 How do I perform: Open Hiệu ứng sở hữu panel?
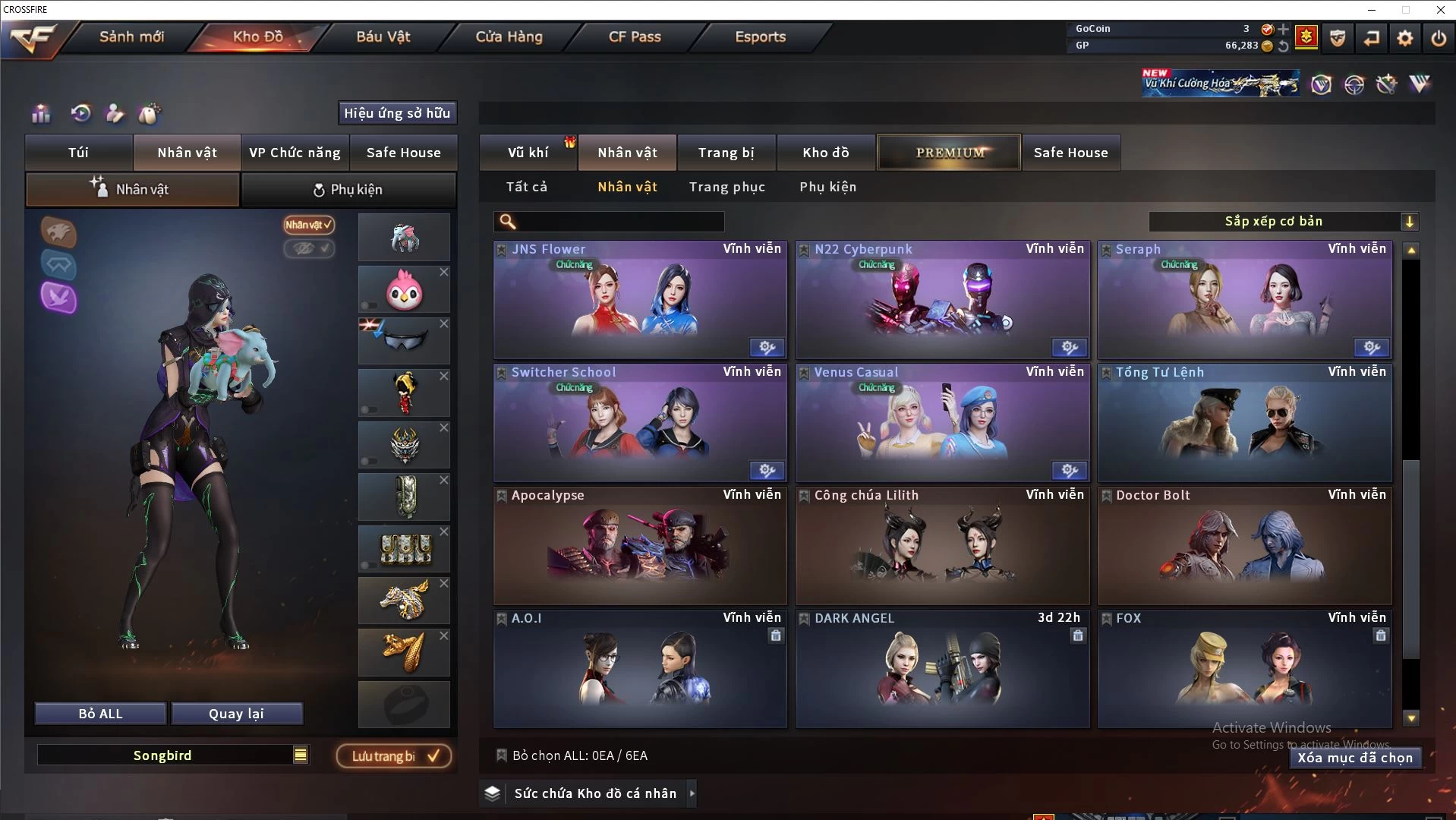pyautogui.click(x=397, y=113)
